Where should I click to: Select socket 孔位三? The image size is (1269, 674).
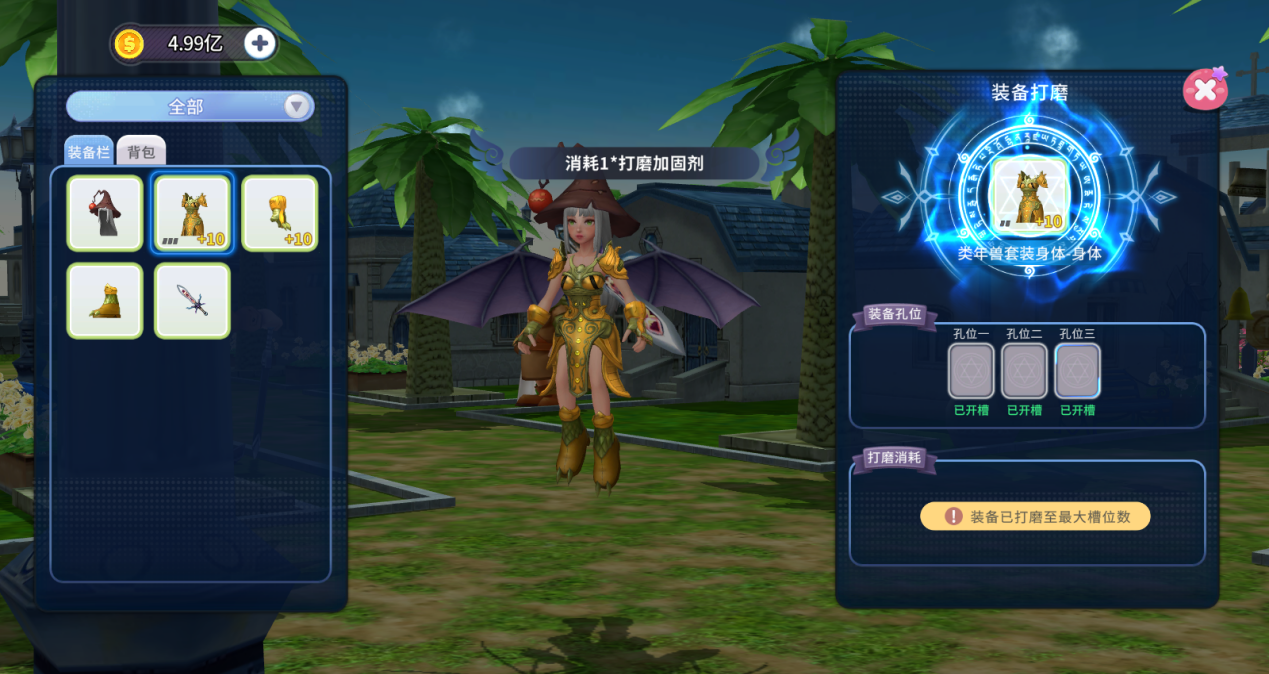point(1077,371)
